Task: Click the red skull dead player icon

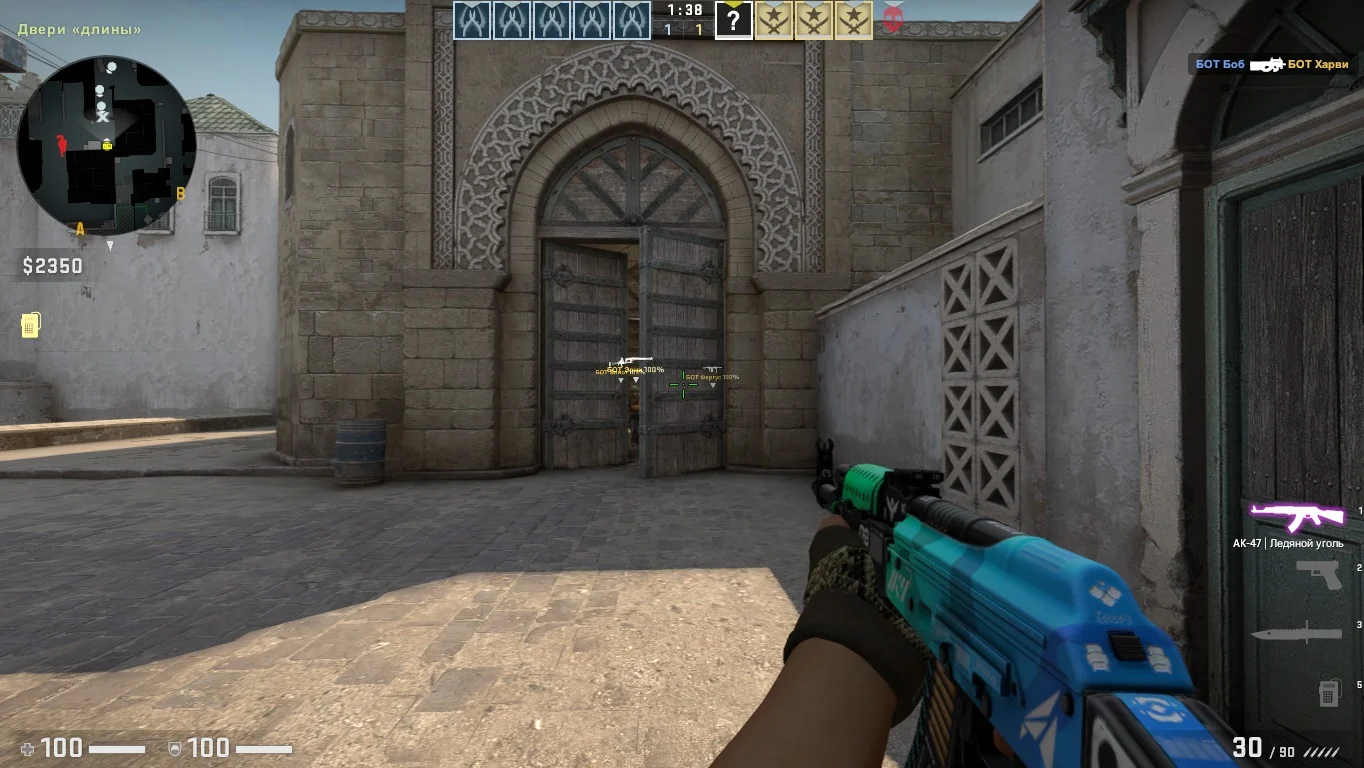Action: 892,20
